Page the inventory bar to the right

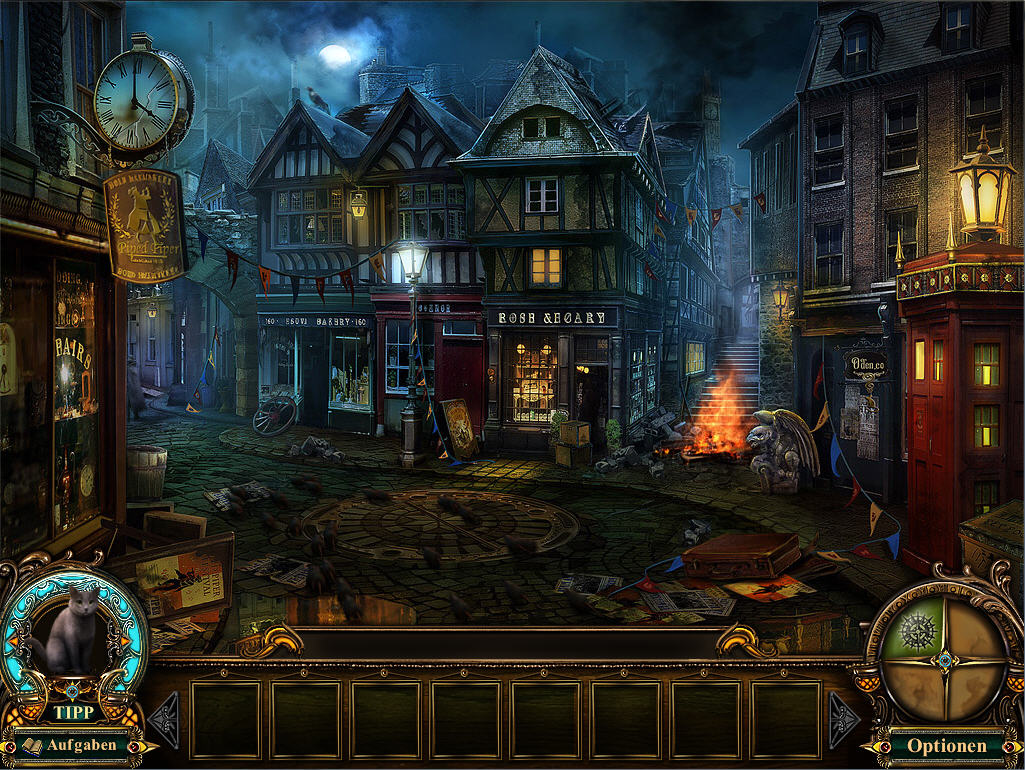tap(841, 719)
